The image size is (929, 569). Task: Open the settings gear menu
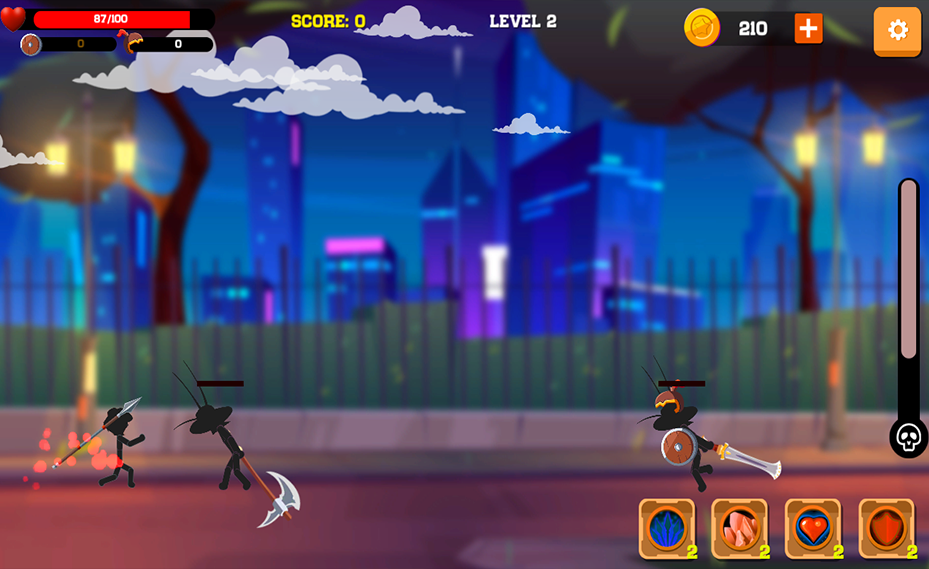coord(897,30)
